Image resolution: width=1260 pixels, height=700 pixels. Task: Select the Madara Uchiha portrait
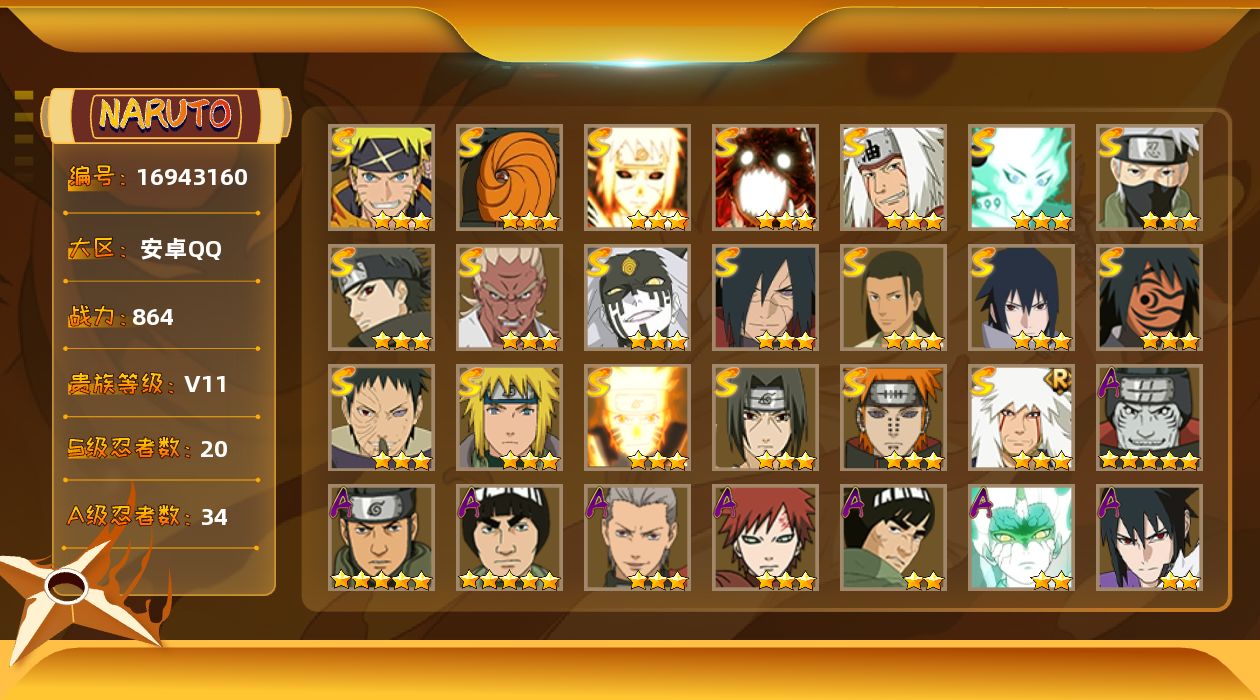tap(765, 298)
